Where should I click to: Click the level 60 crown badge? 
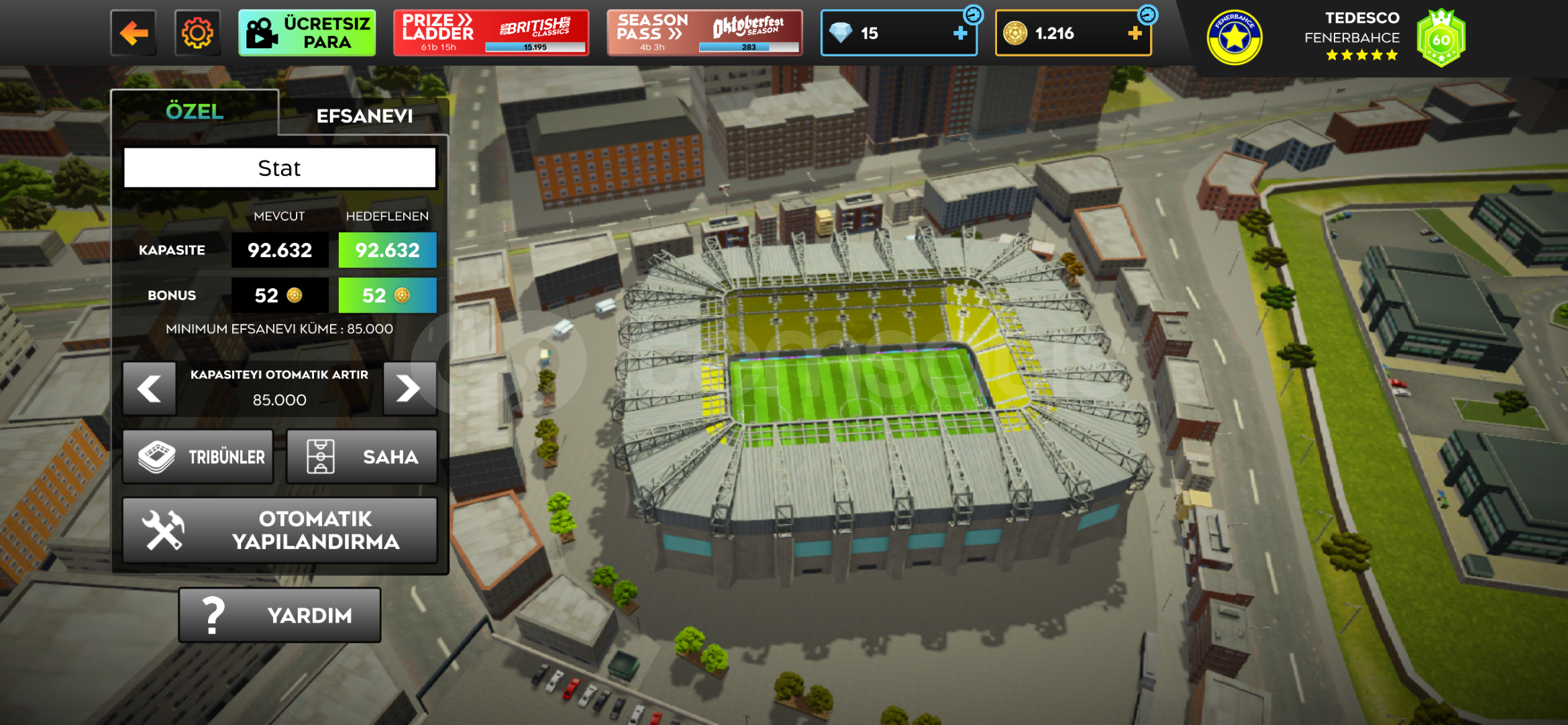pyautogui.click(x=1441, y=39)
